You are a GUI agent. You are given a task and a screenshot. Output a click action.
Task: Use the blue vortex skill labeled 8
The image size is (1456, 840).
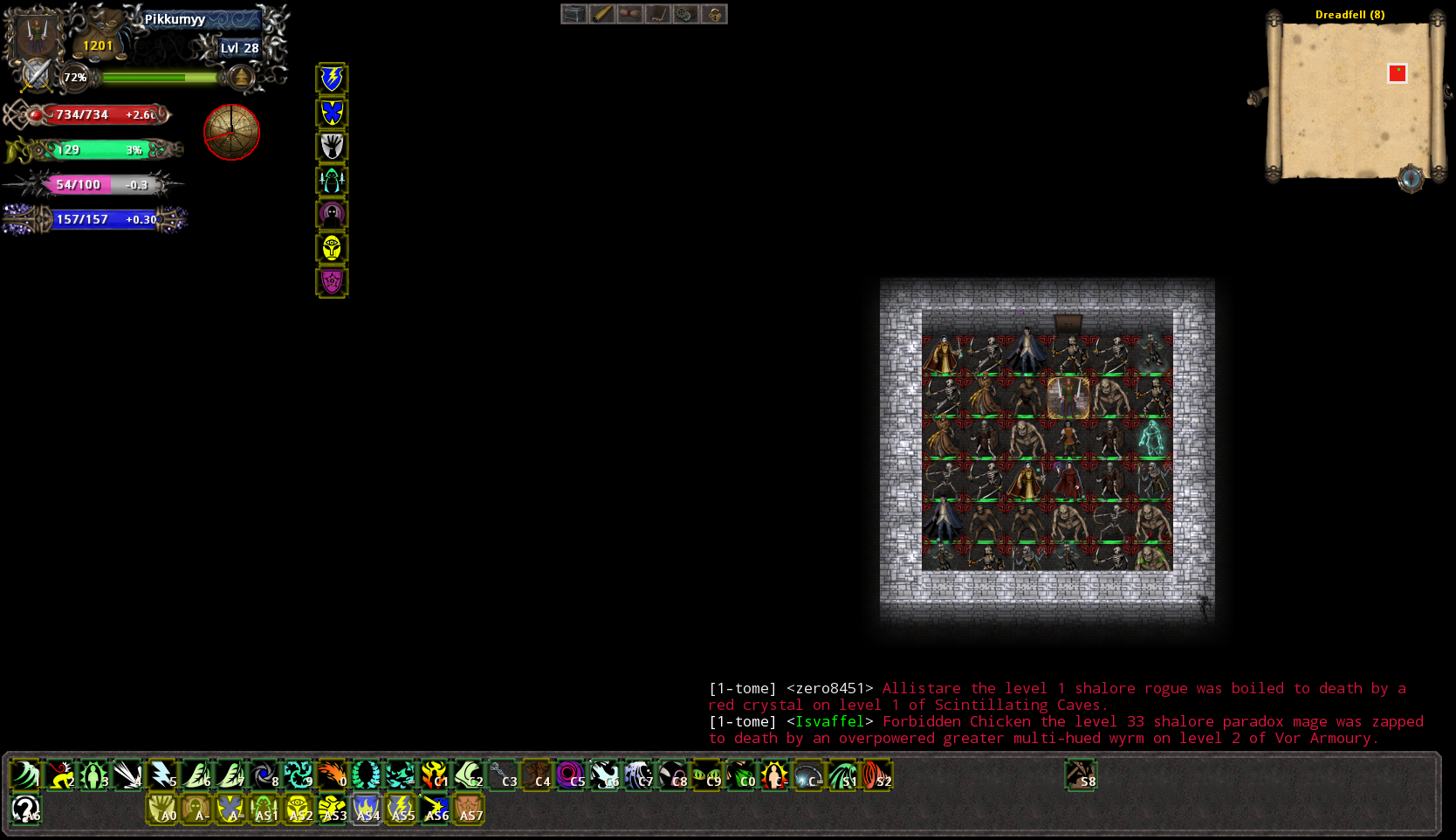[264, 775]
